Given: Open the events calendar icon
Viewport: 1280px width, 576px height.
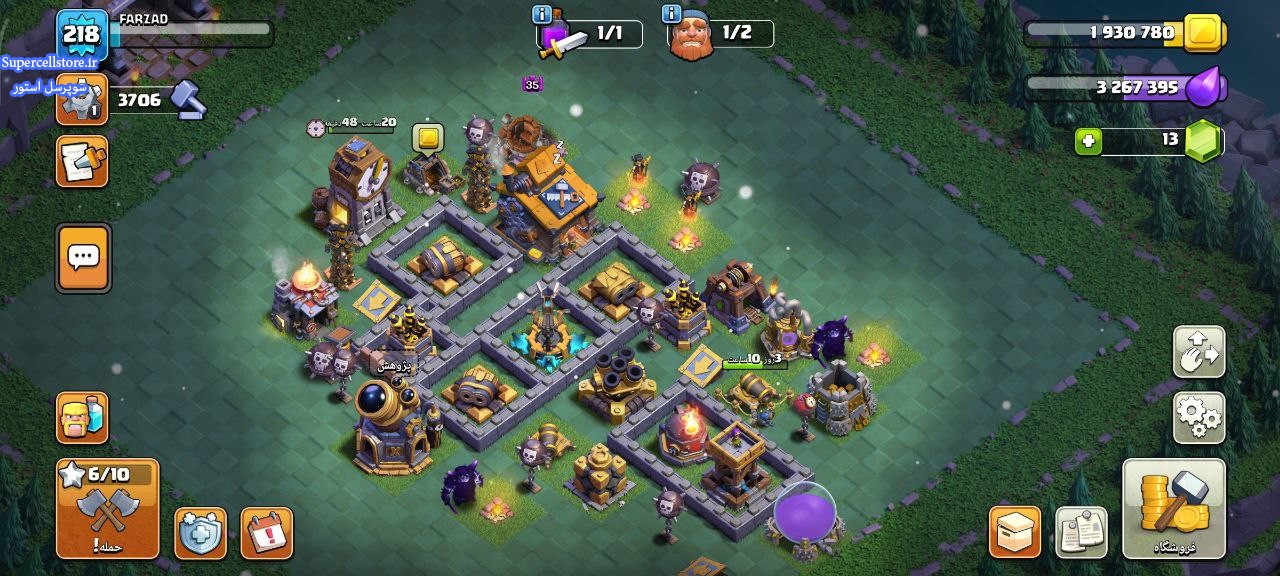Looking at the screenshot, I should [267, 533].
